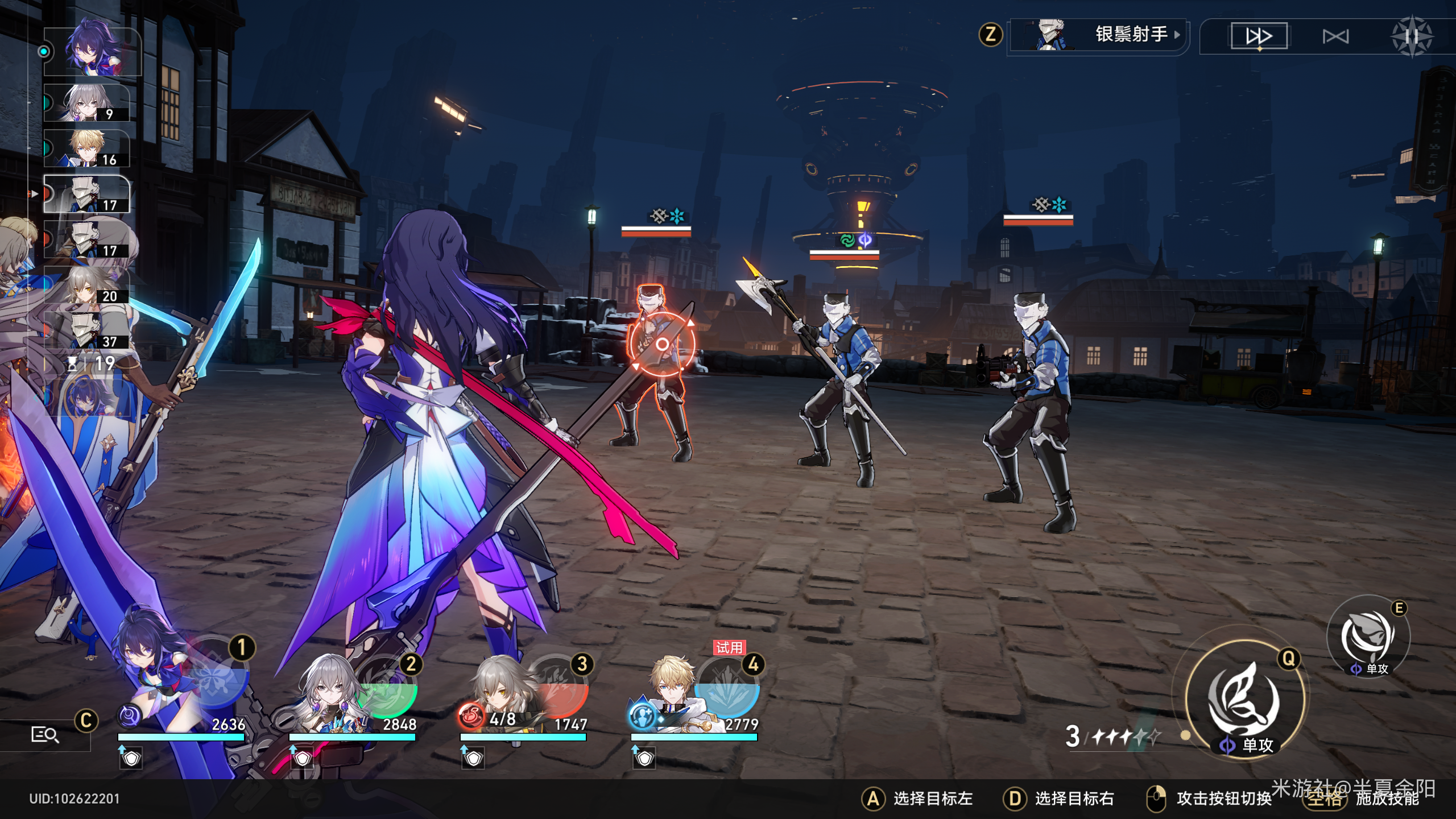This screenshot has height=819, width=1456.
Task: Open the battle details magnifier icon
Action: 44,735
